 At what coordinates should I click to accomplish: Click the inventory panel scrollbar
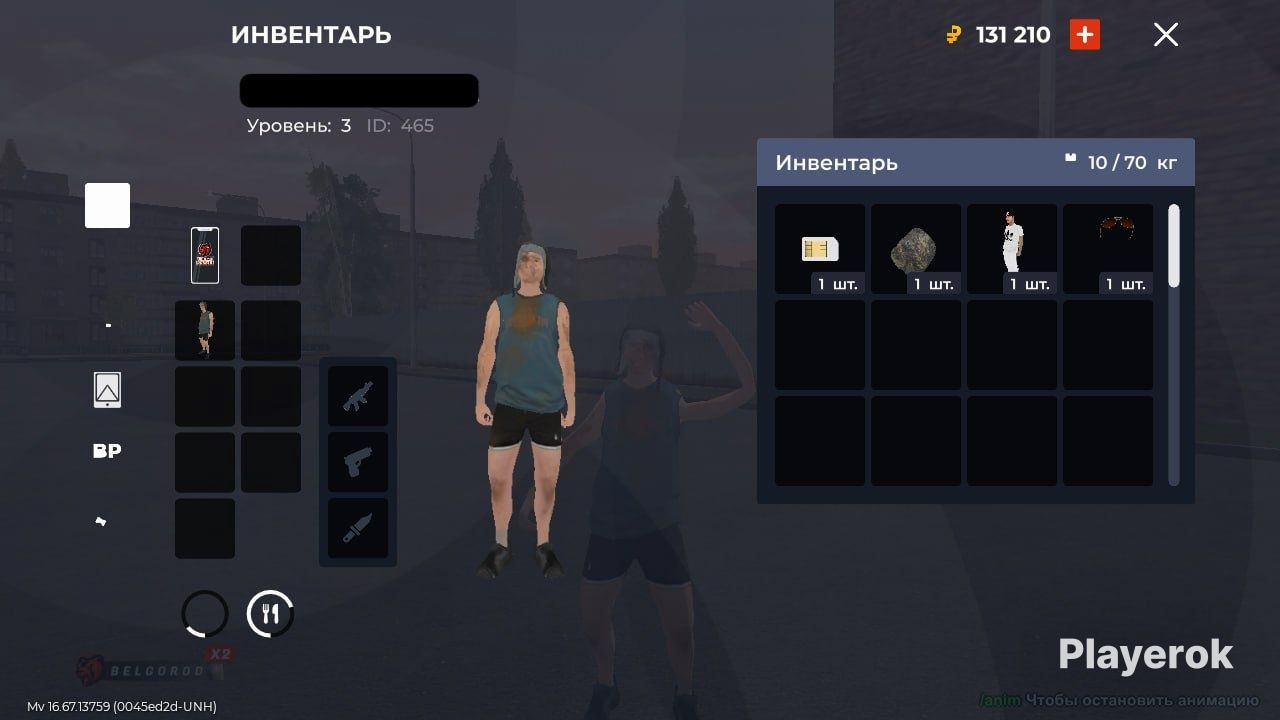tap(1174, 246)
